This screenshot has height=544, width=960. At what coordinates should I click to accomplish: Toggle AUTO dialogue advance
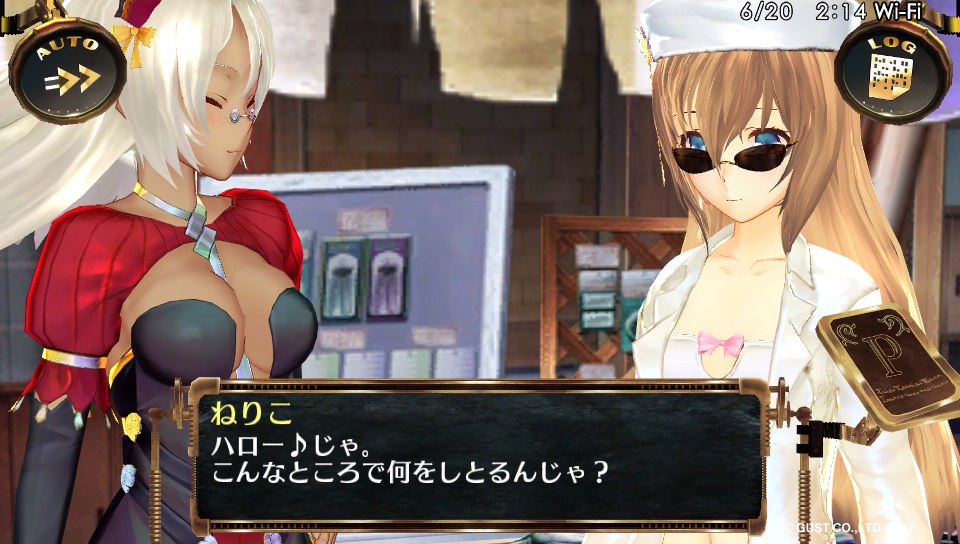click(67, 68)
